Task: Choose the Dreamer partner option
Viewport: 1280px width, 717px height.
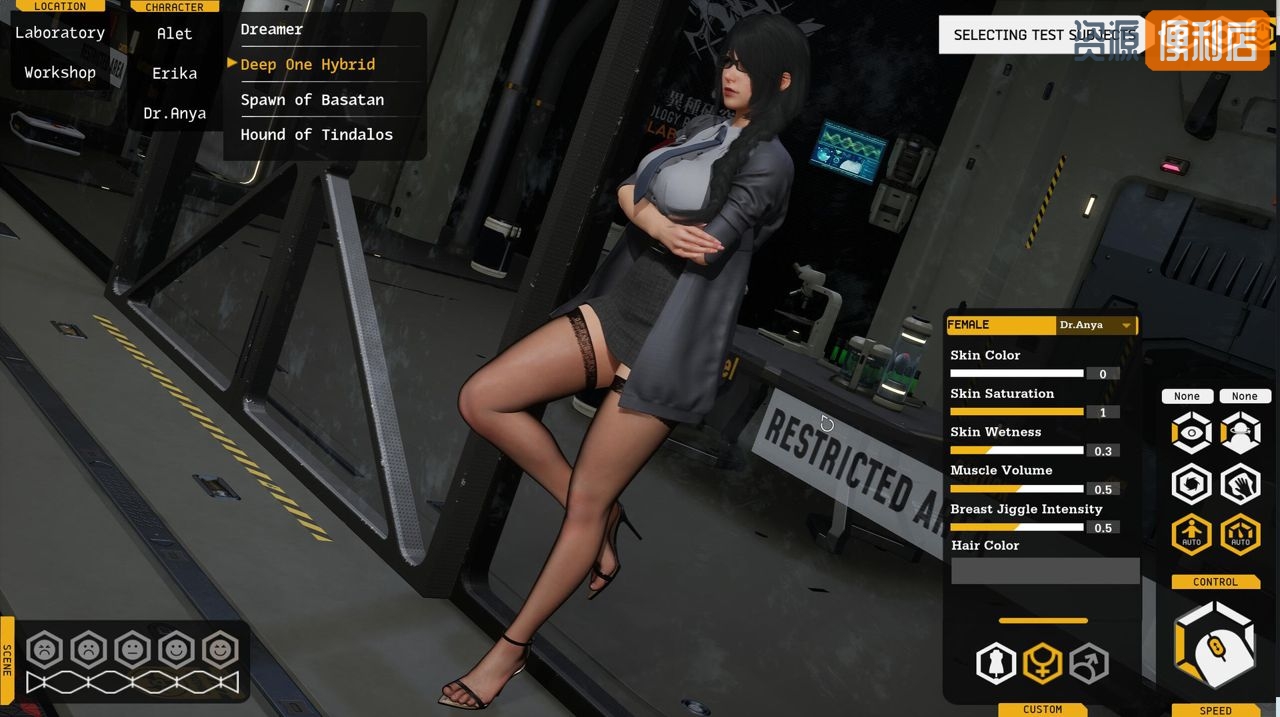Action: pos(272,30)
